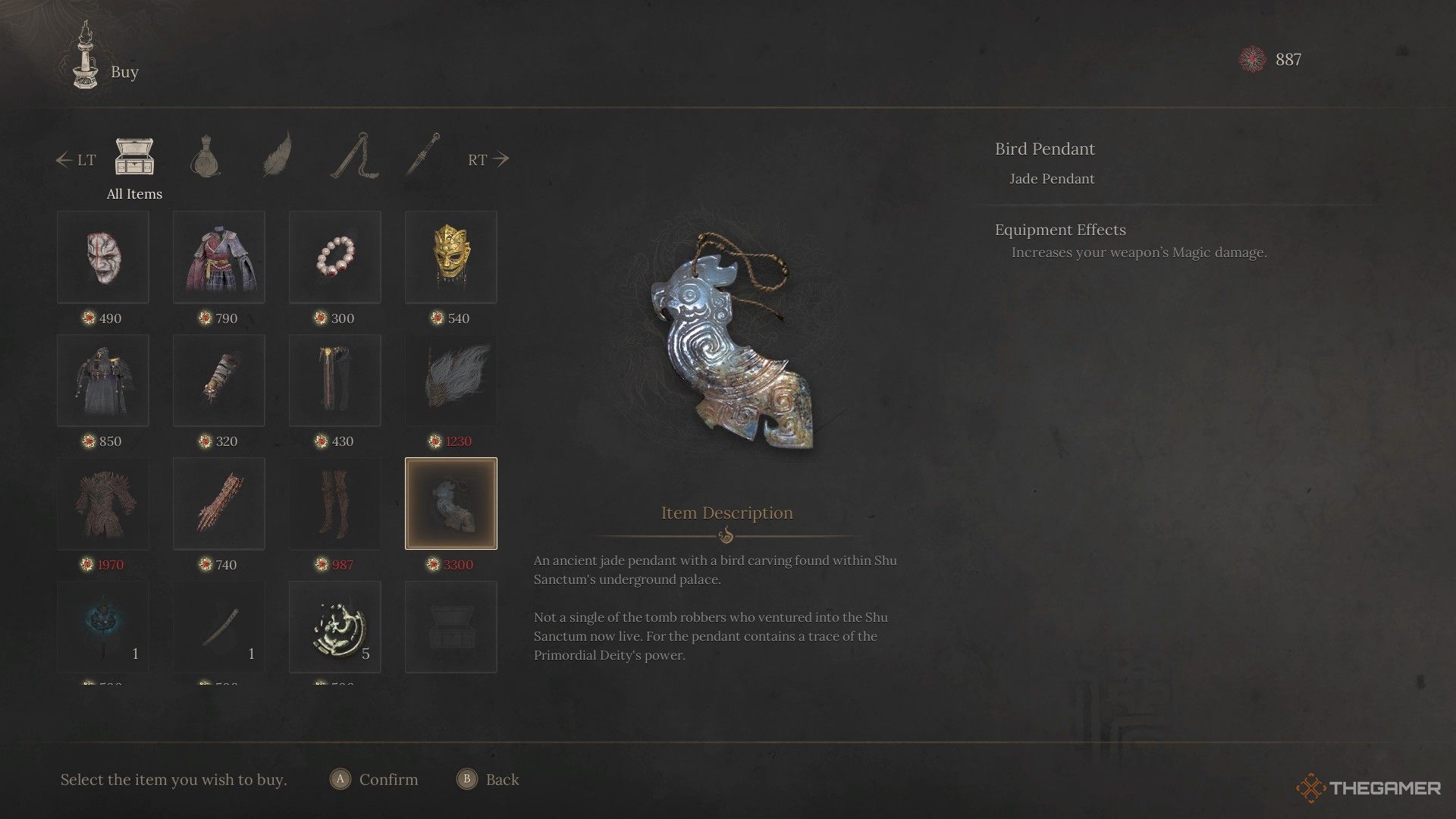The width and height of the screenshot is (1456, 819).
Task: Pick the brown leggings priced 987
Action: pos(335,504)
